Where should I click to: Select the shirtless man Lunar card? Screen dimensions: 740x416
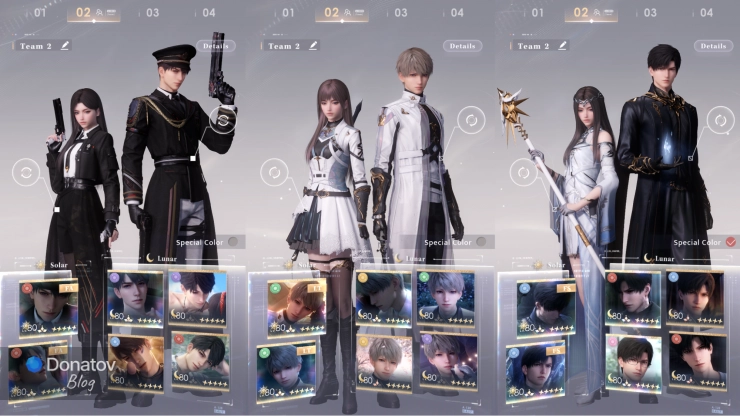point(197,298)
